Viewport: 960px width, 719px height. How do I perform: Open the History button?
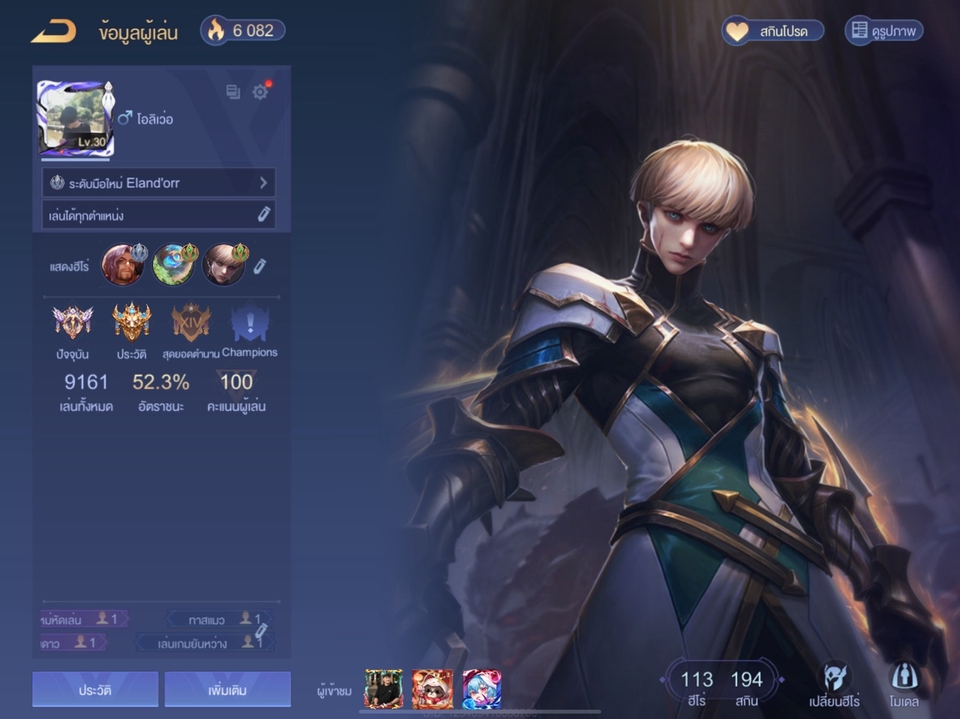pyautogui.click(x=95, y=690)
